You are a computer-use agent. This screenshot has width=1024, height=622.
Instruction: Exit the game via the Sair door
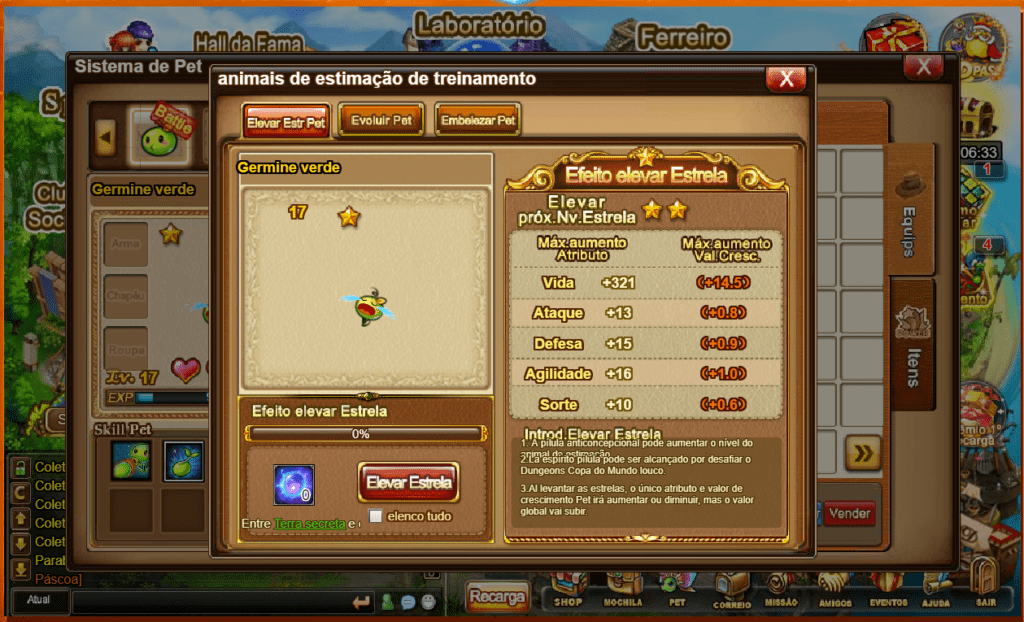tap(986, 585)
